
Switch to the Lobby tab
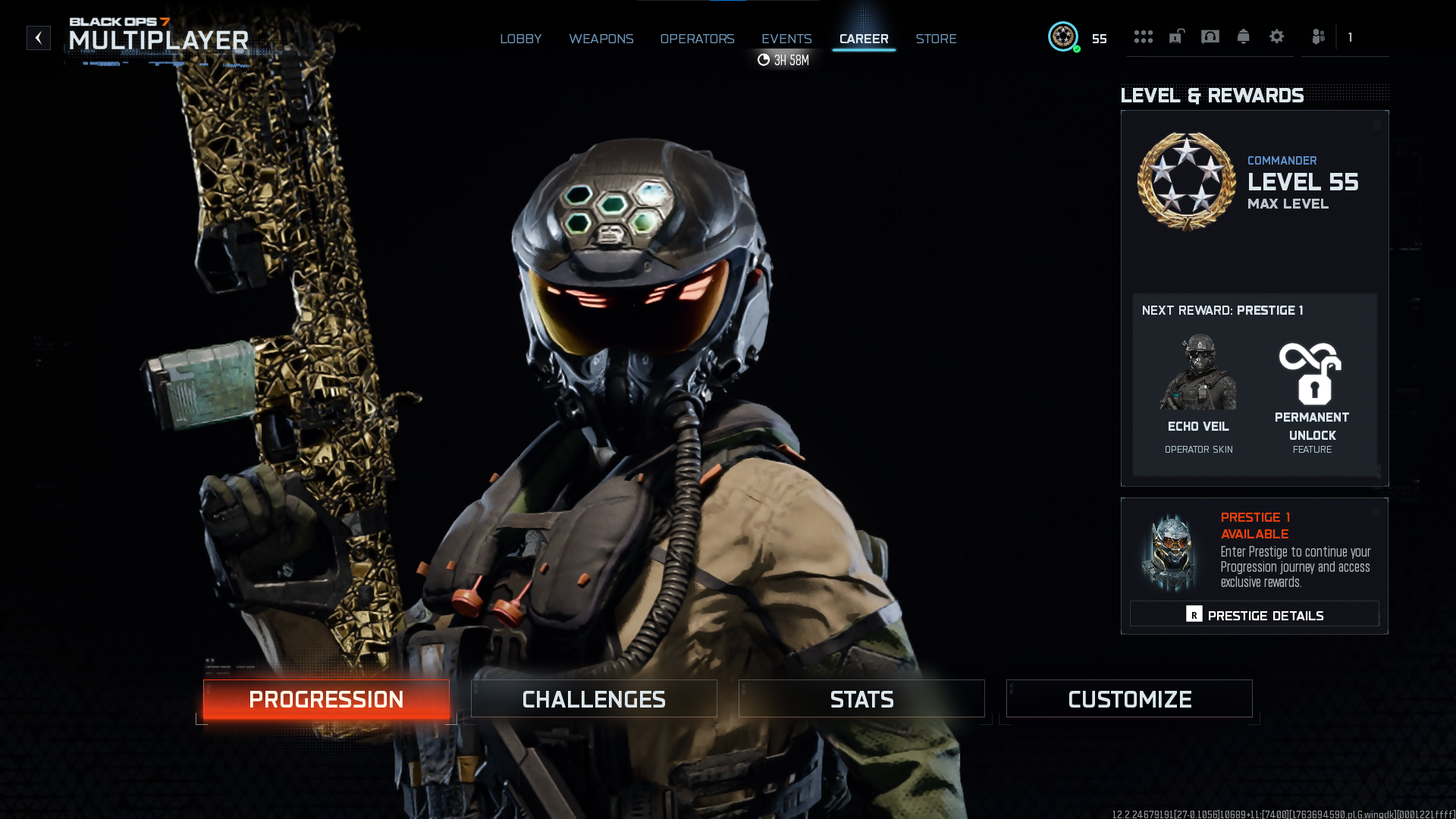(520, 39)
